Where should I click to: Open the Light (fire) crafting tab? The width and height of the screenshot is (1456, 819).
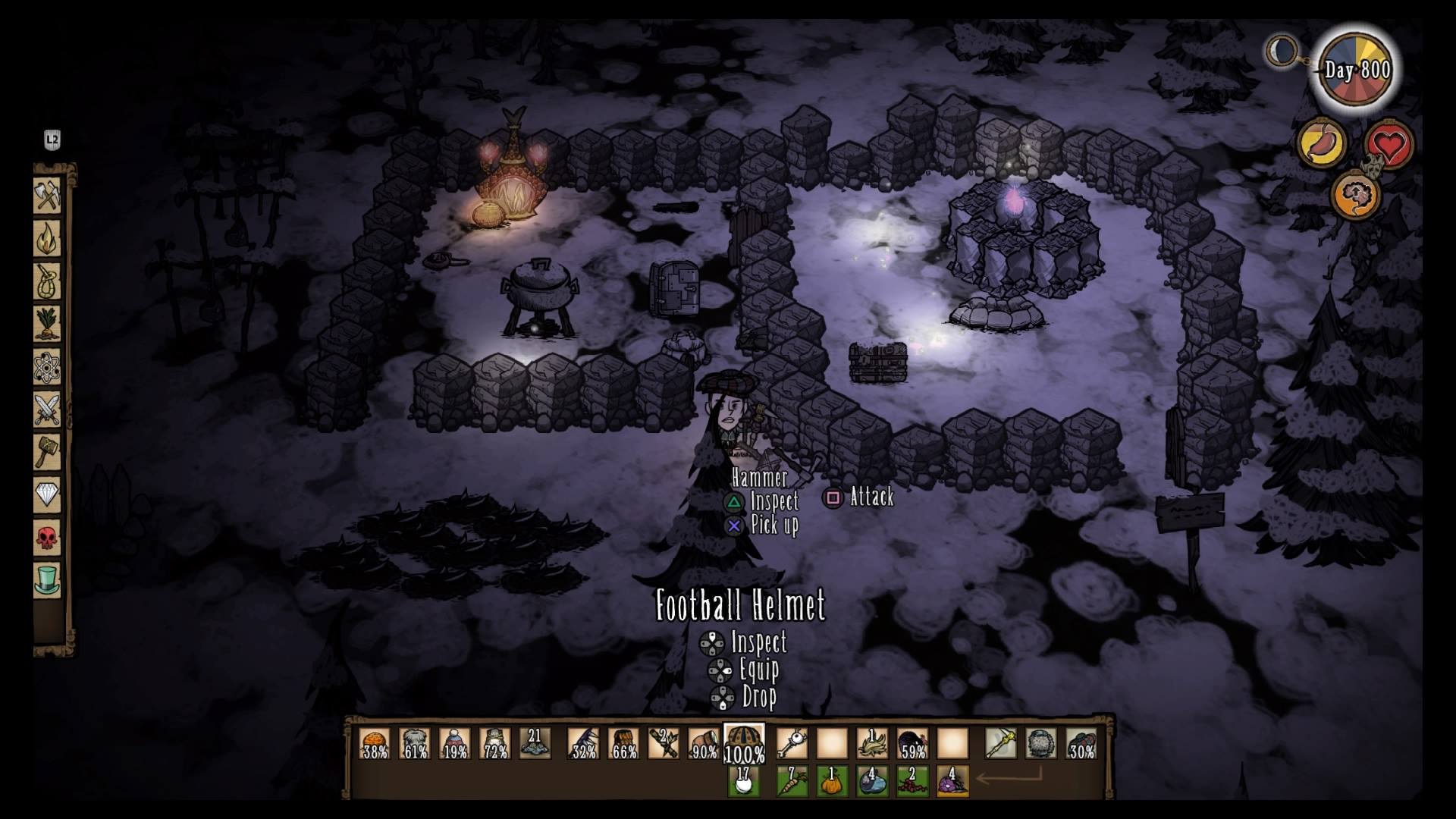pos(47,239)
